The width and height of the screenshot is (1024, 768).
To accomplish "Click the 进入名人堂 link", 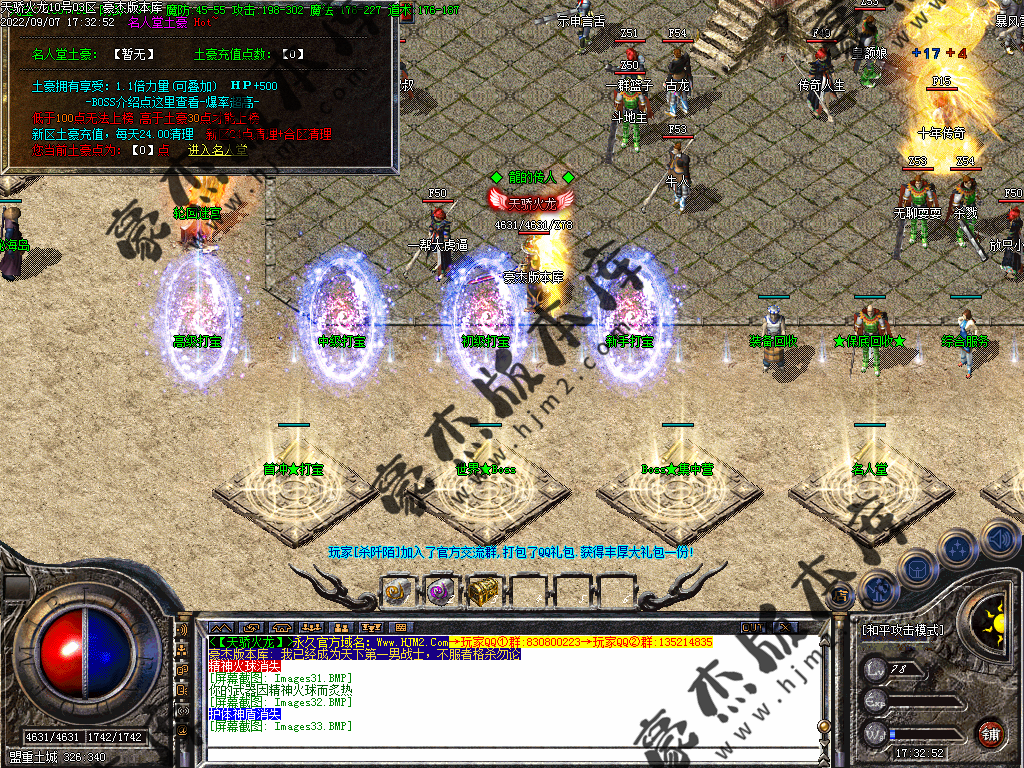I will click(218, 150).
